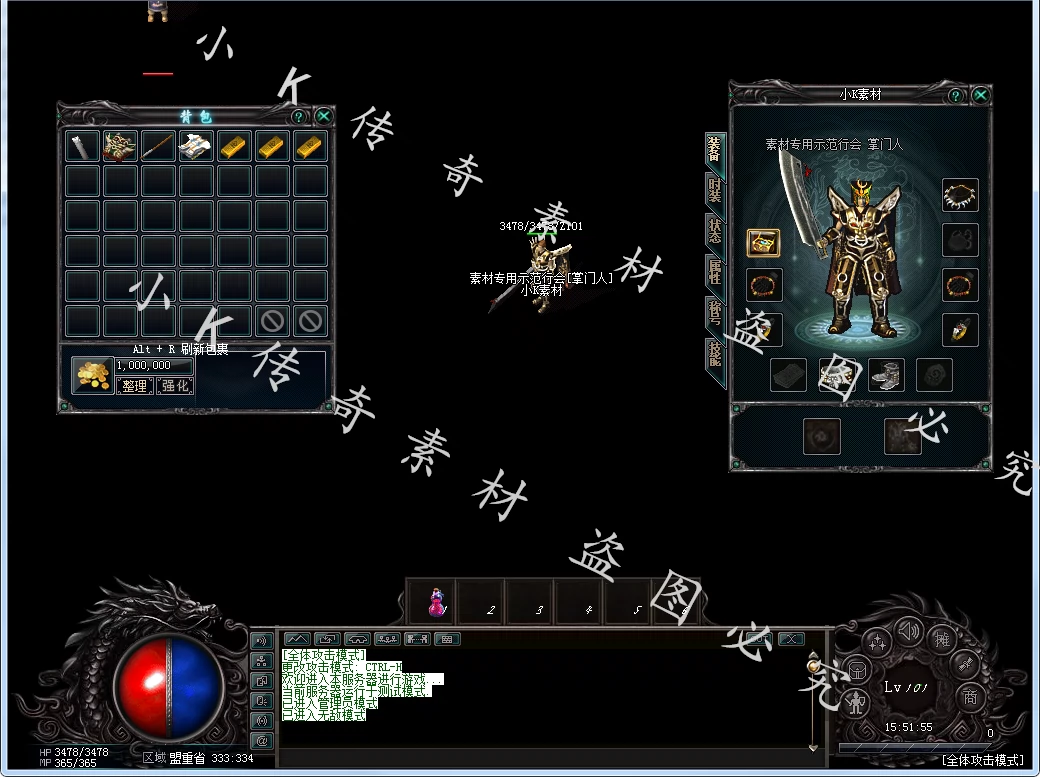Open the 强化 enhance button
Image resolution: width=1040 pixels, height=777 pixels.
(175, 385)
